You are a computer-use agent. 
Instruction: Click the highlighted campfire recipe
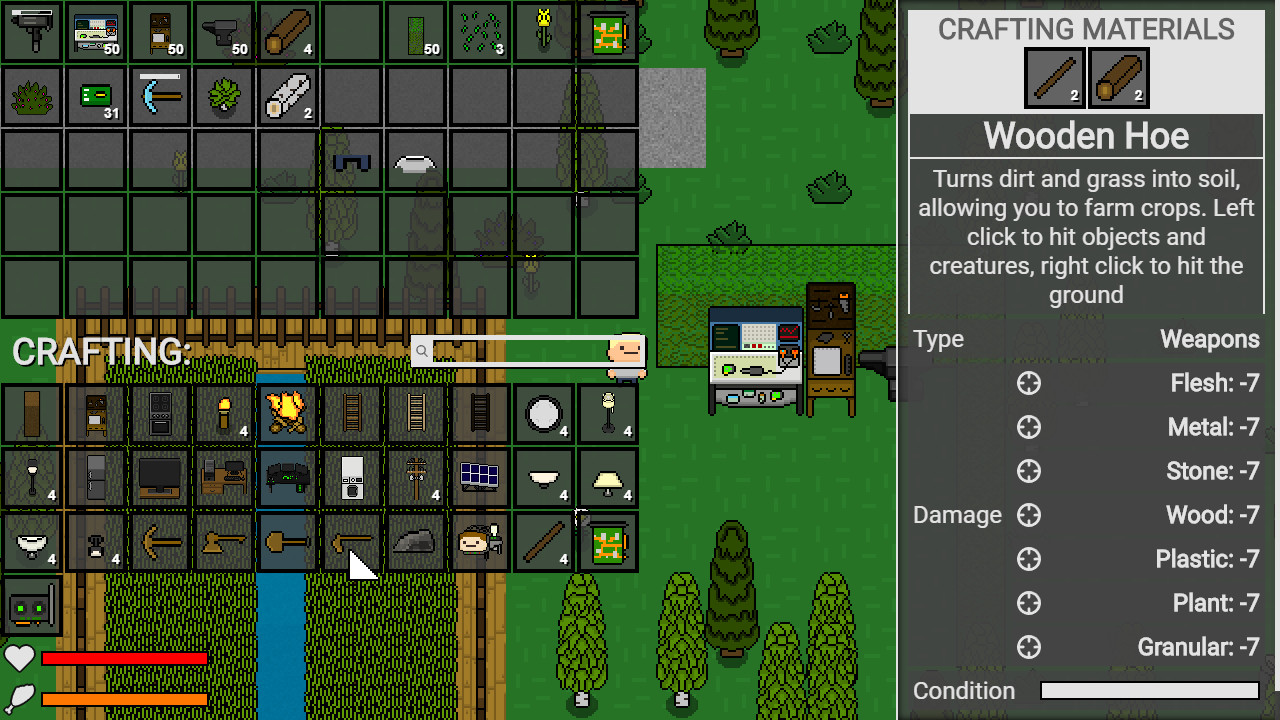287,414
